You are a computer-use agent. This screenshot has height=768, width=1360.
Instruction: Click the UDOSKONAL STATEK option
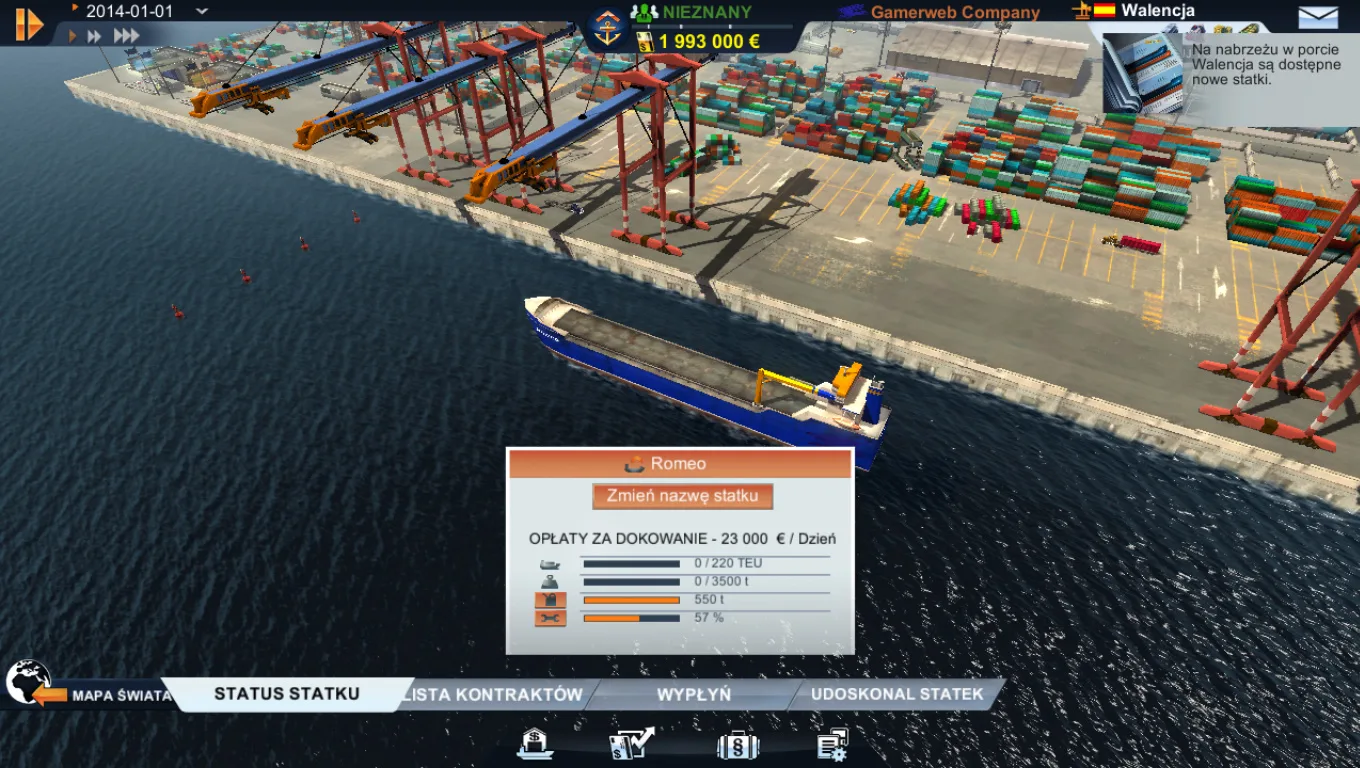point(898,694)
